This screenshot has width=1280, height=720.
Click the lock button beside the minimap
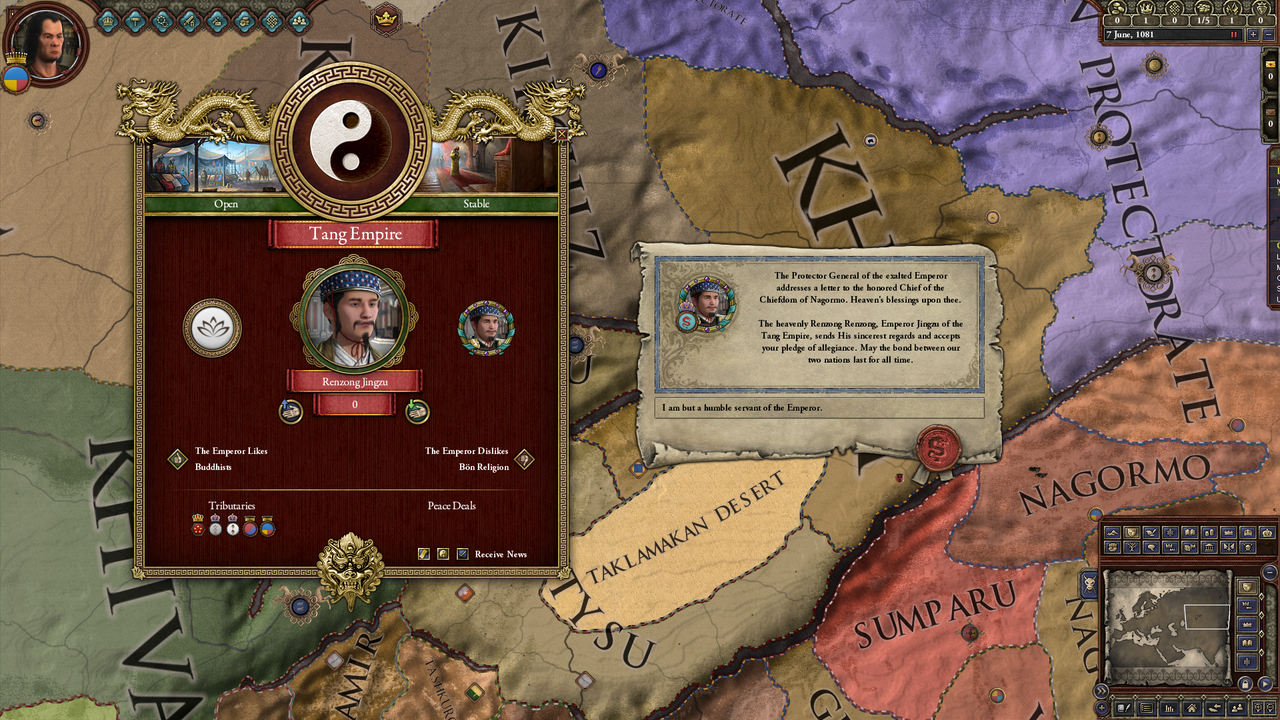pos(1245,682)
